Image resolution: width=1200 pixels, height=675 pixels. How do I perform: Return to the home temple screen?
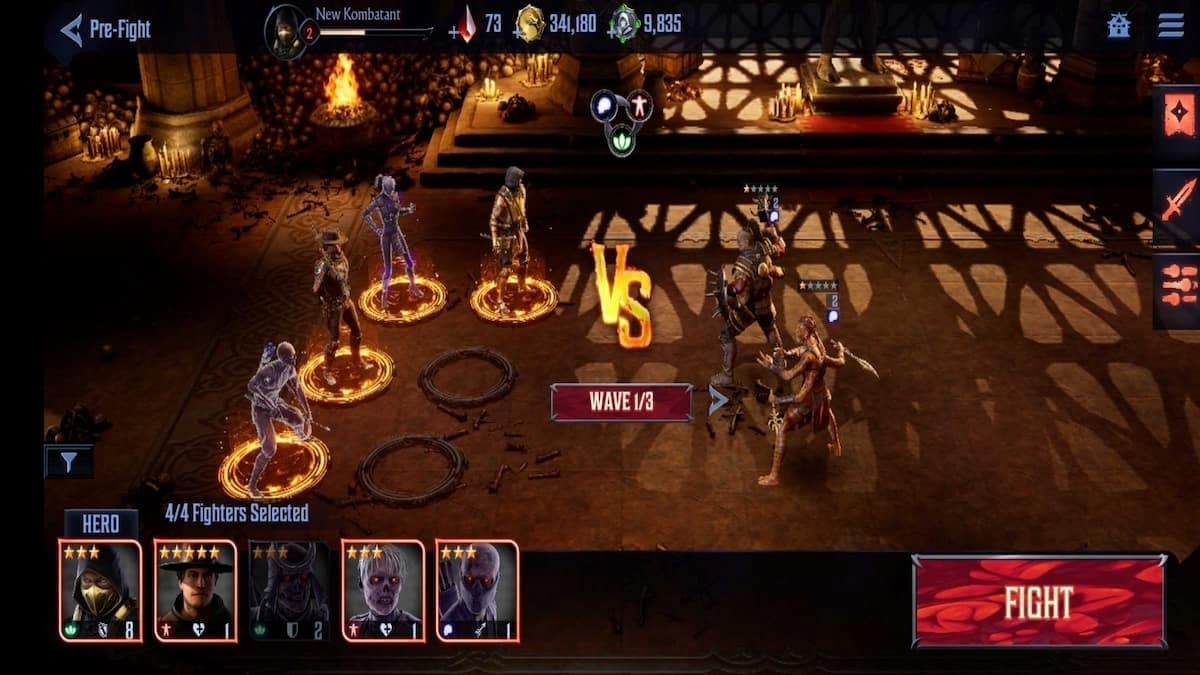click(1119, 26)
